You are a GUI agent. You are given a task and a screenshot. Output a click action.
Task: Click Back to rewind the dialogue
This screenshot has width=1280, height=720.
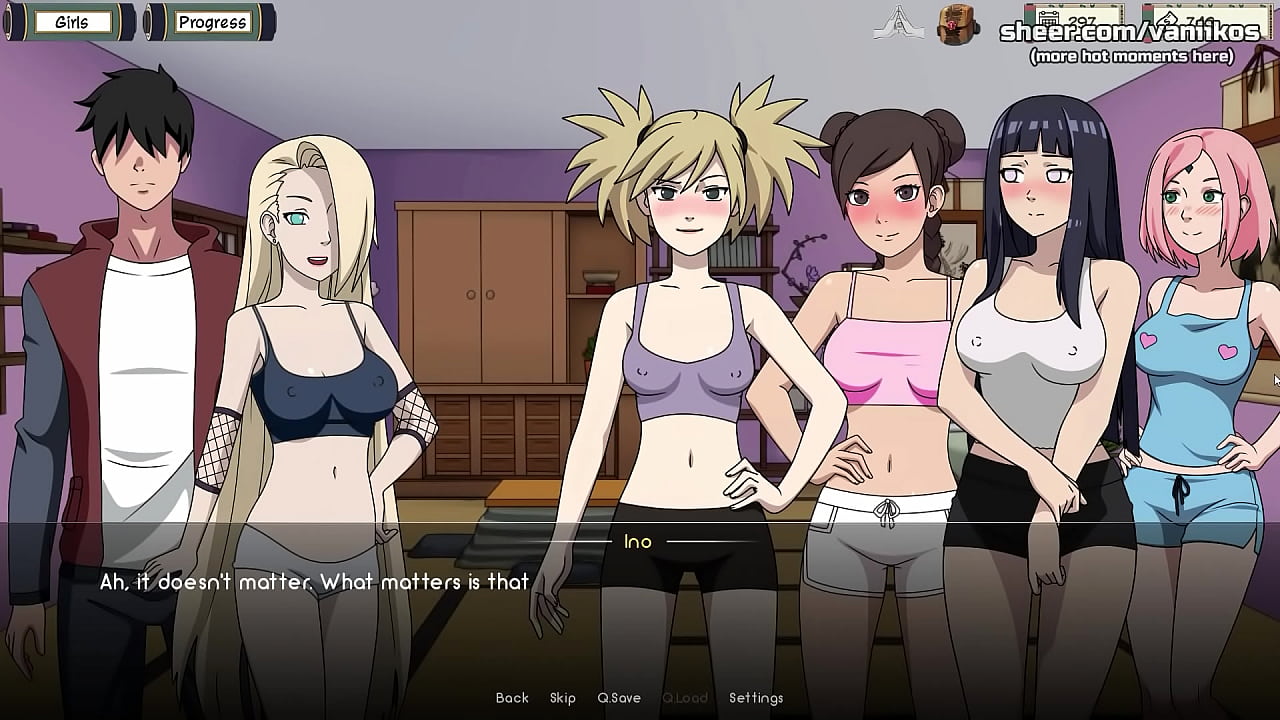coord(511,698)
